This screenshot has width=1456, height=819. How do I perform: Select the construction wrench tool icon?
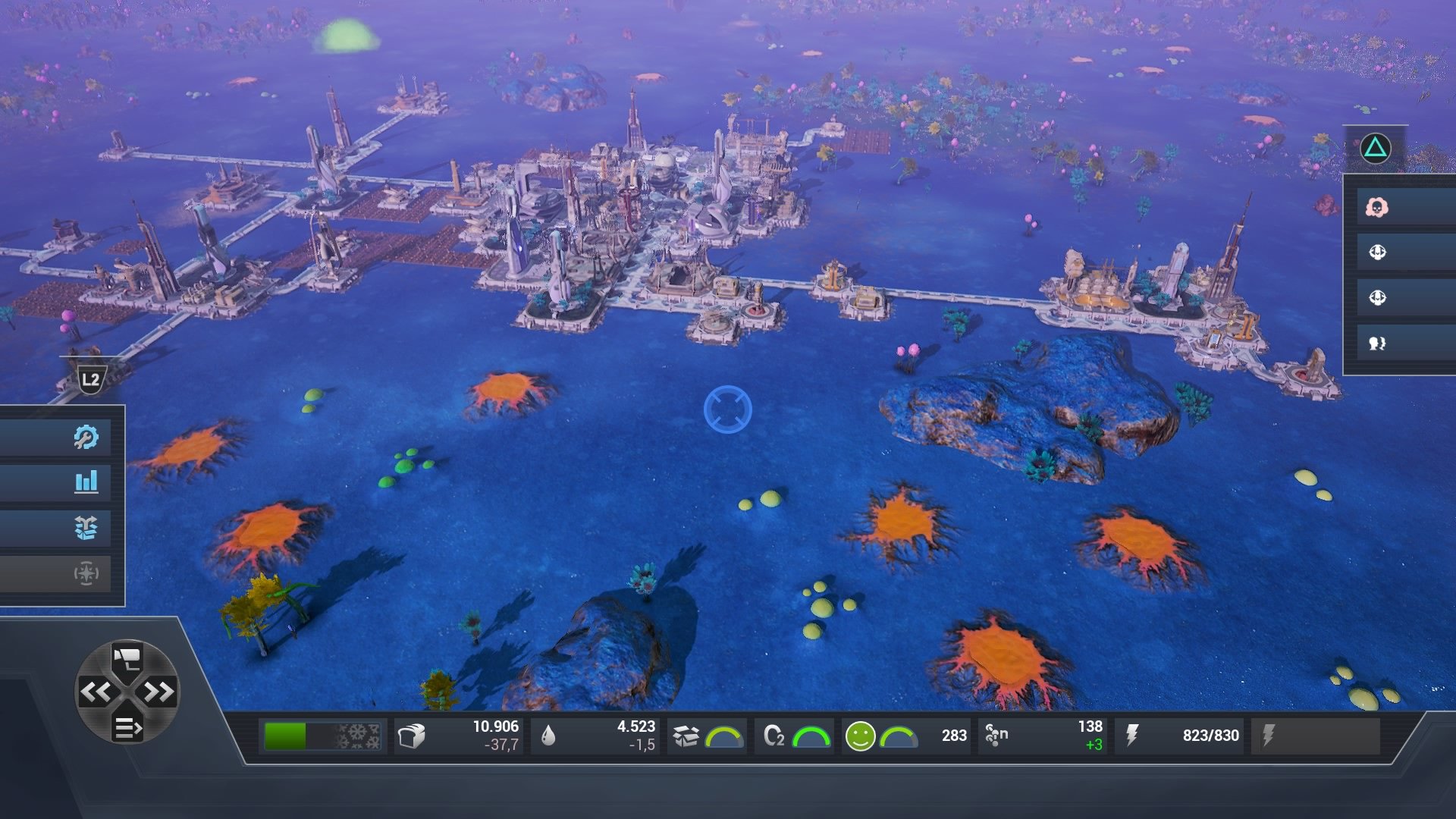tap(86, 436)
